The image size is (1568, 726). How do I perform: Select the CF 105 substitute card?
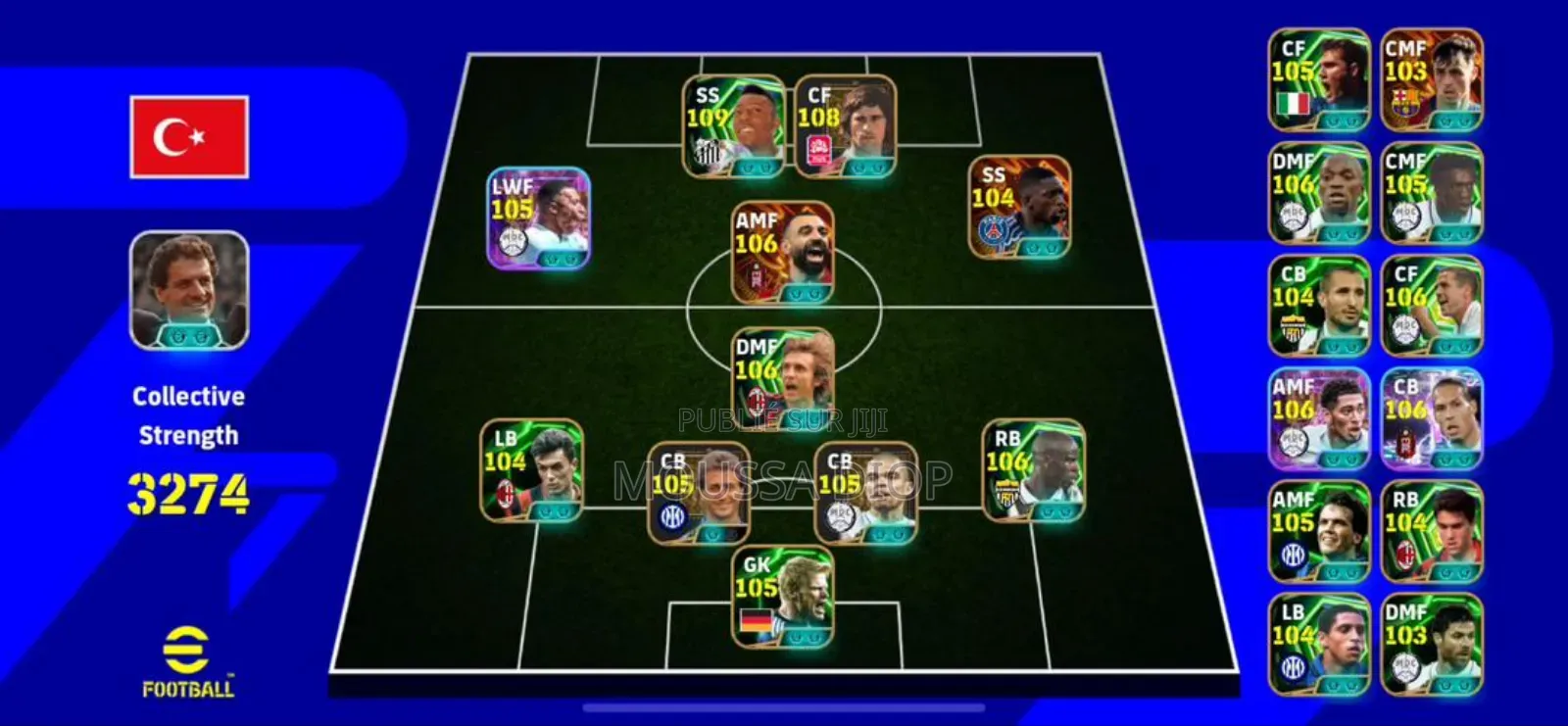[x=1319, y=80]
